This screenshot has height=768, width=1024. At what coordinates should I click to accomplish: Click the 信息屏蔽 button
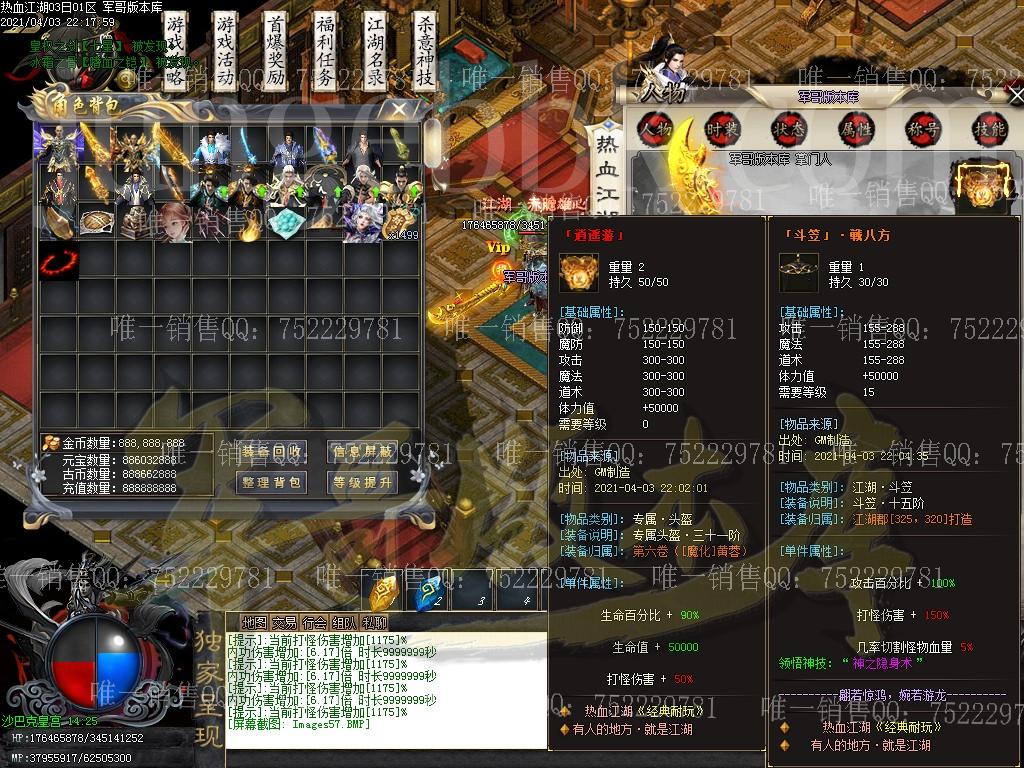360,452
